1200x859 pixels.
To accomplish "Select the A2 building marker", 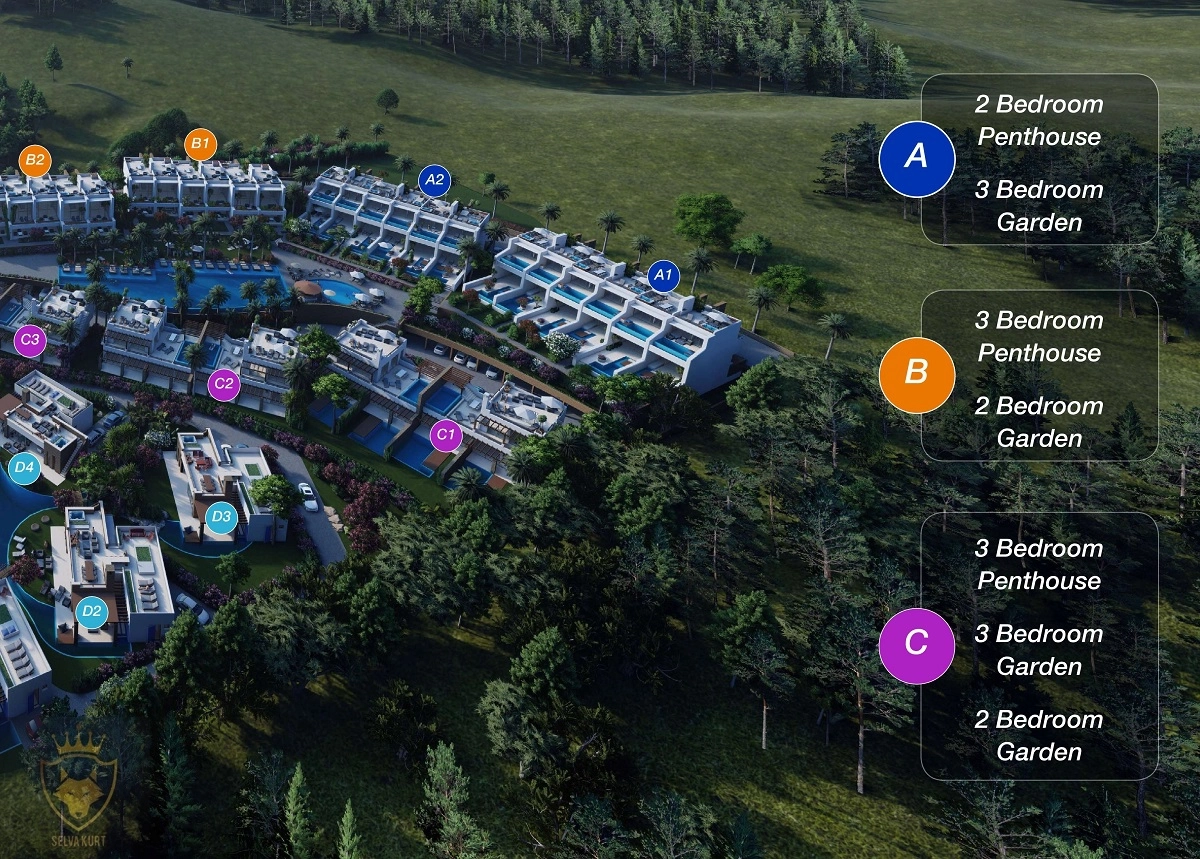I will pos(435,180).
